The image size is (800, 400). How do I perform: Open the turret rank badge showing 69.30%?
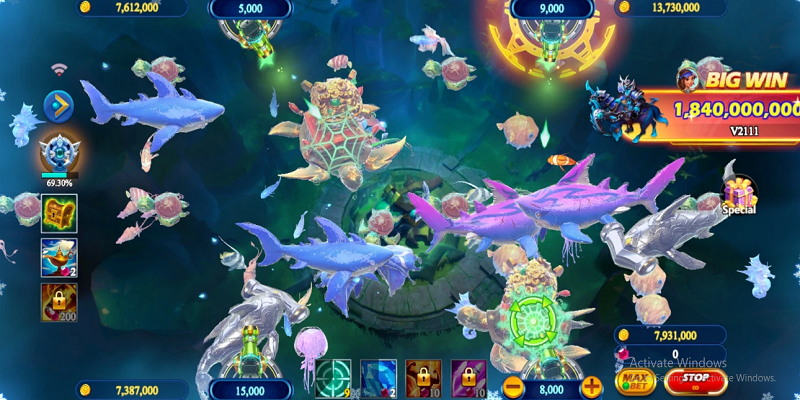pyautogui.click(x=58, y=154)
